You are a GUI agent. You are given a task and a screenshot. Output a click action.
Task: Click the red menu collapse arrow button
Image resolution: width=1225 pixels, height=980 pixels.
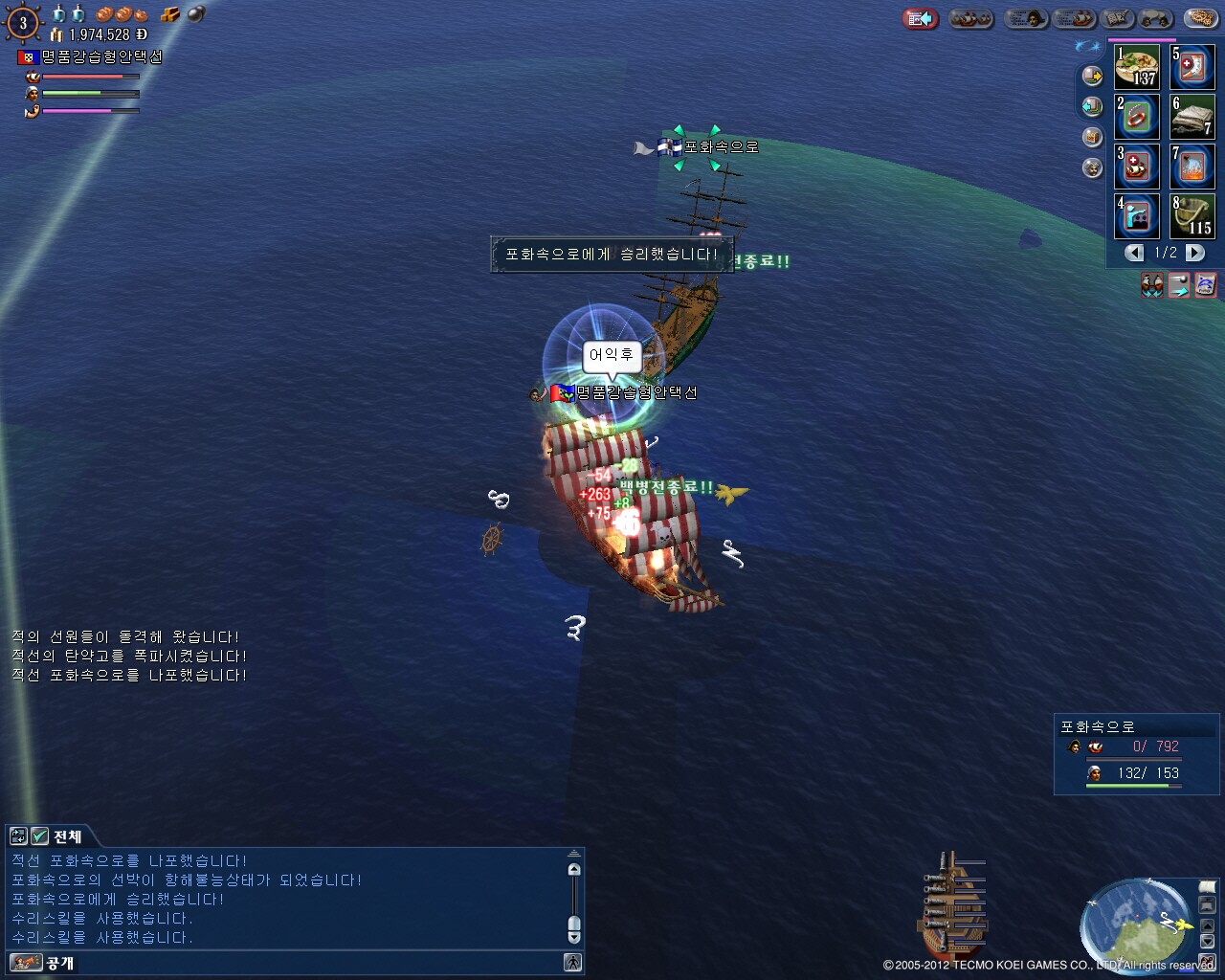[920, 18]
